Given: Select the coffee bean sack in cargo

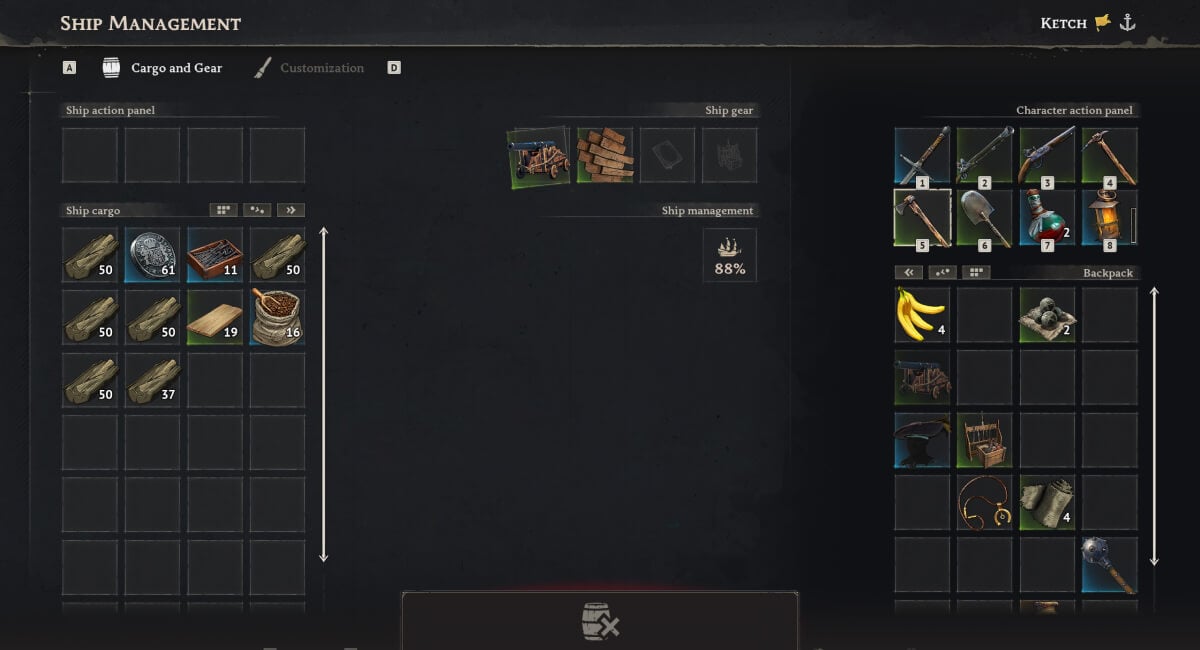Looking at the screenshot, I should [x=277, y=318].
